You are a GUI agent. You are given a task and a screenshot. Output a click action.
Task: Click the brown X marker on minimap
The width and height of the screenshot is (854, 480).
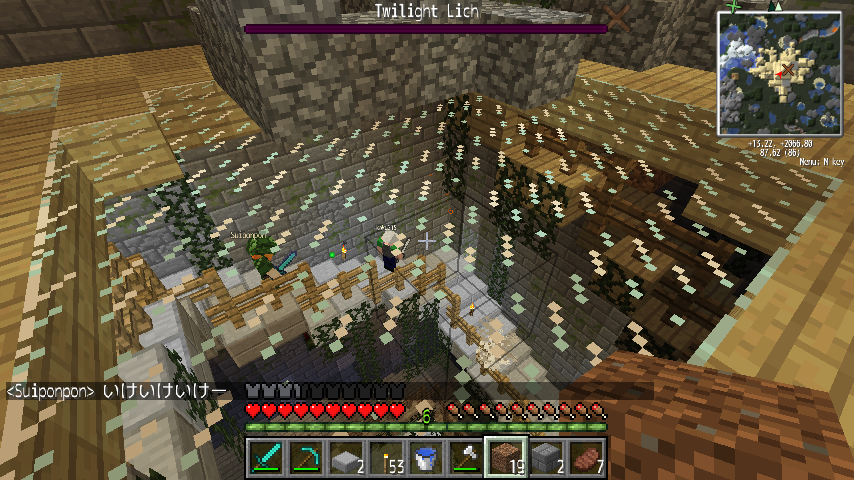coord(786,69)
